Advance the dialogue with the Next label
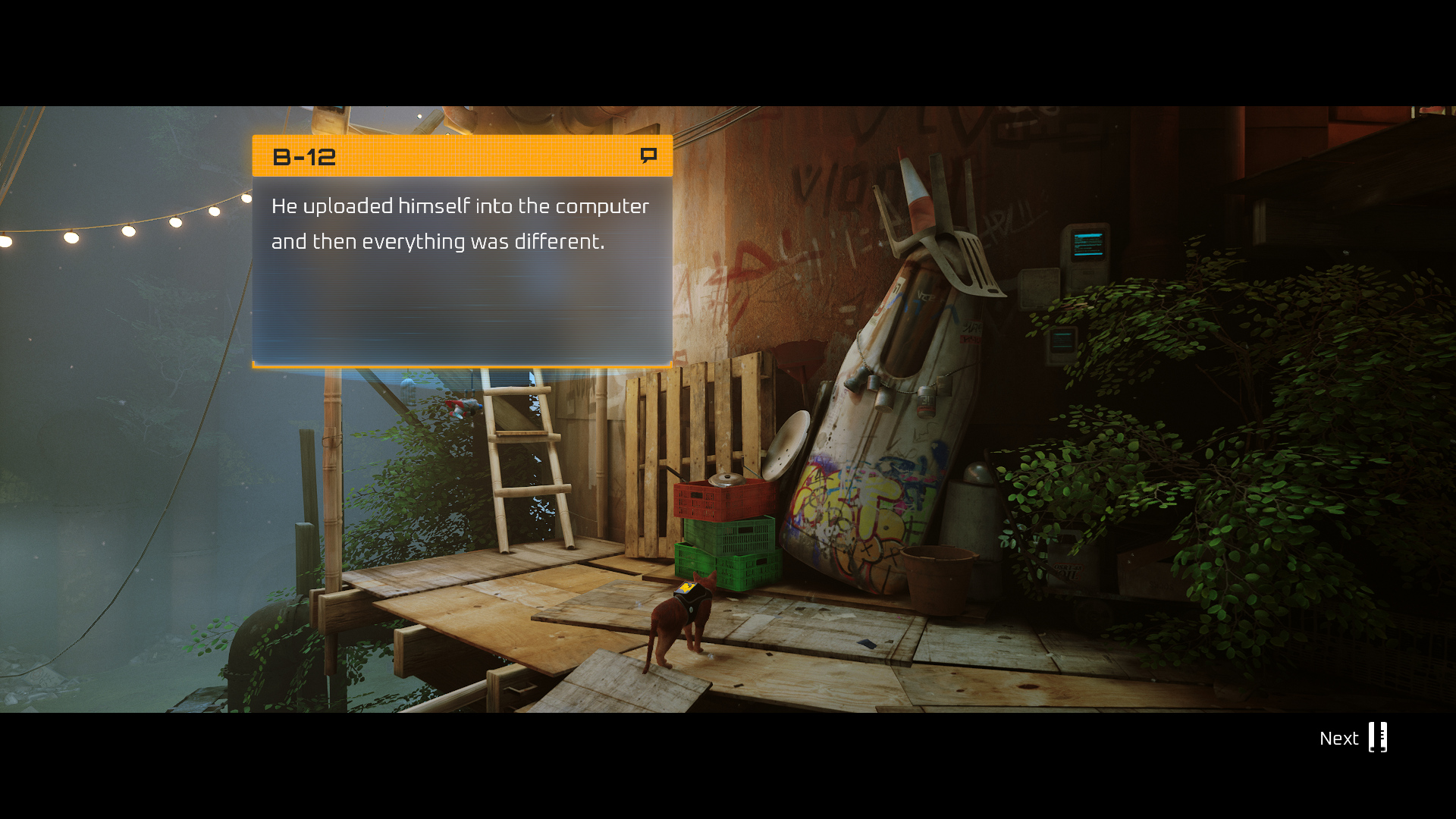Screen dimensions: 1456x819 coord(1338,738)
